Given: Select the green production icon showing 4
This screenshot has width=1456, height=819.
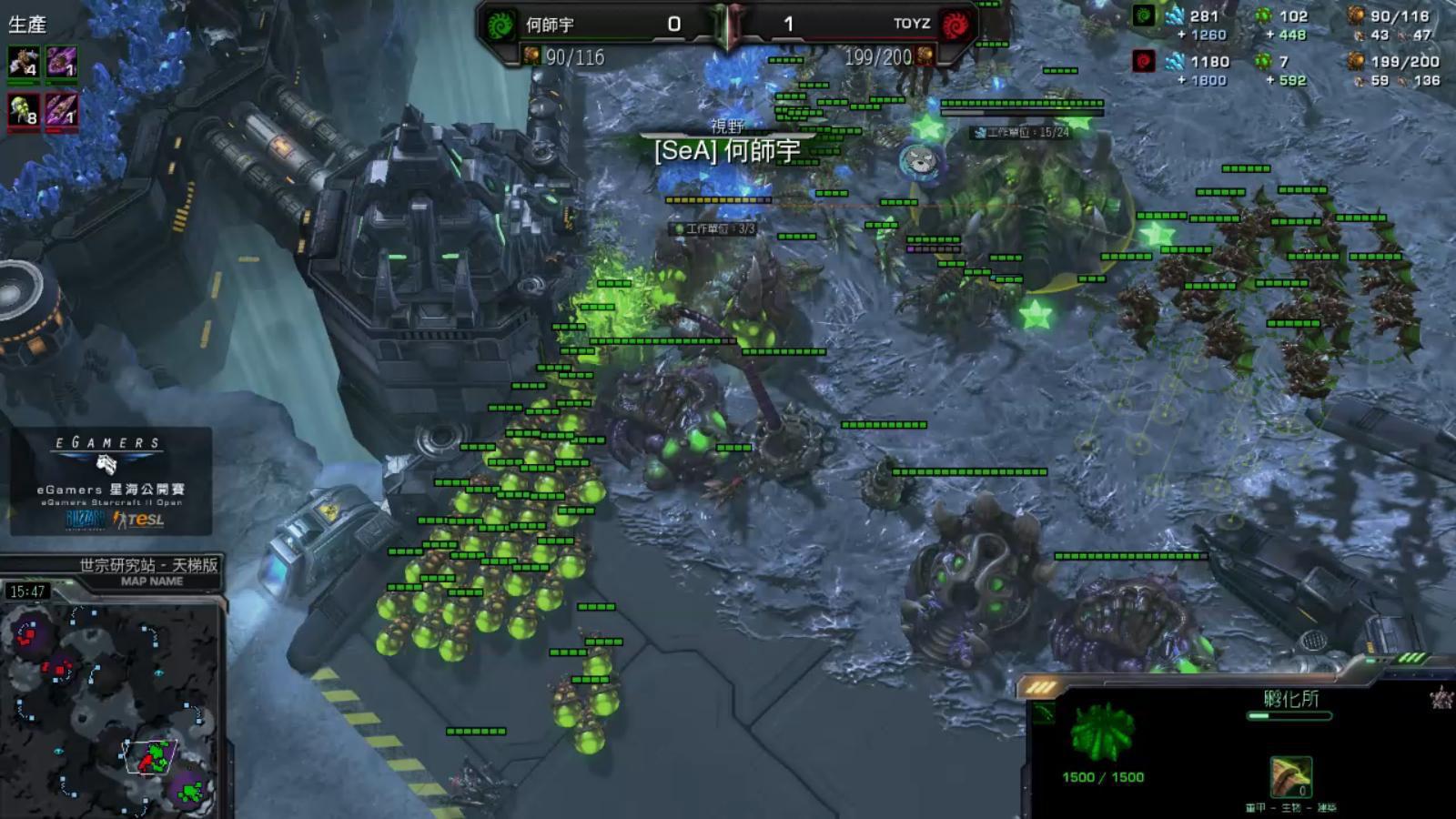Looking at the screenshot, I should pos(24,63).
